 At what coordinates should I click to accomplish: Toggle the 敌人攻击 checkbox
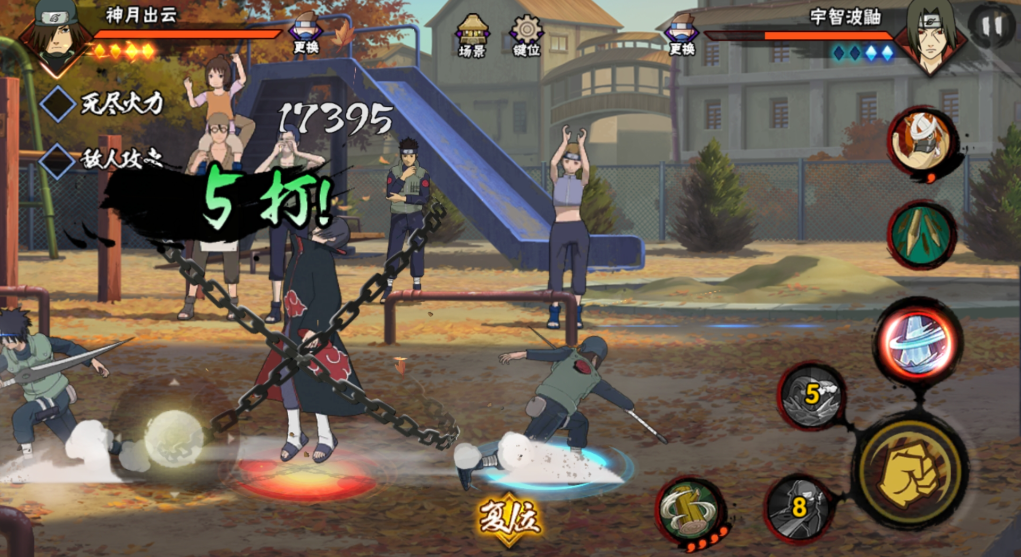point(59,159)
